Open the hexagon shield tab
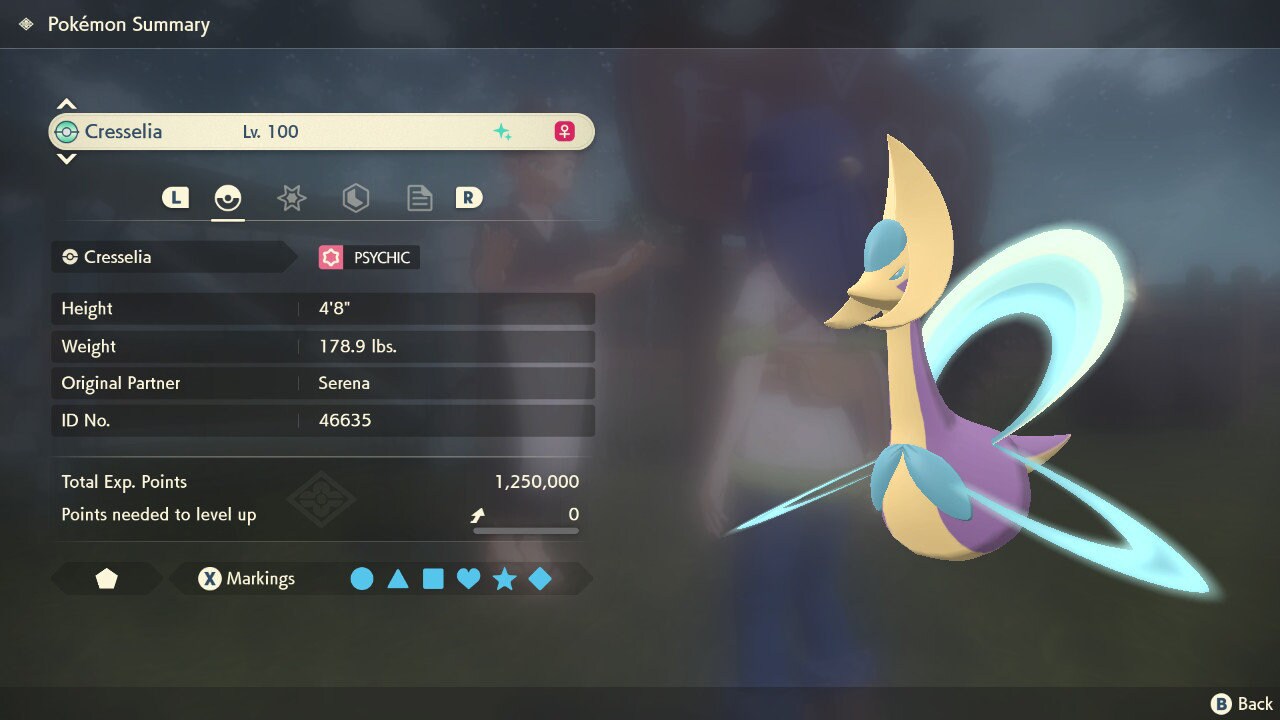The image size is (1280, 720). pos(356,198)
